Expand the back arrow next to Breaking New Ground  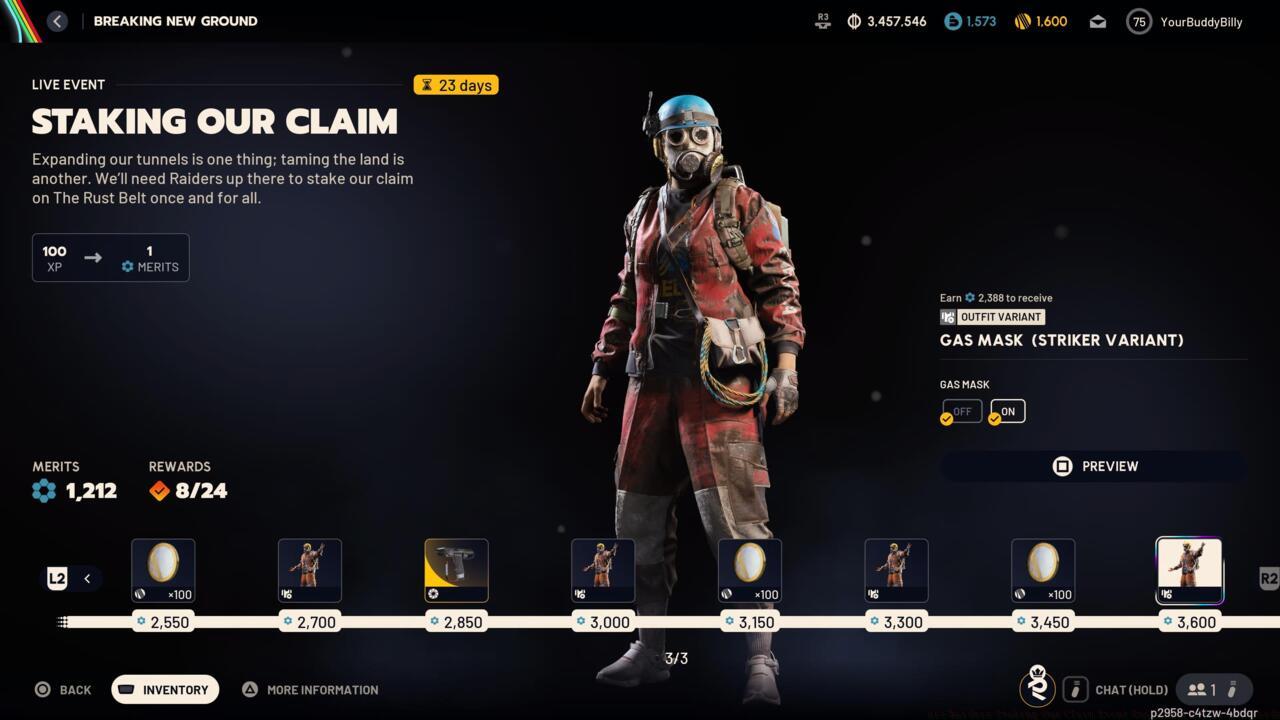point(57,20)
